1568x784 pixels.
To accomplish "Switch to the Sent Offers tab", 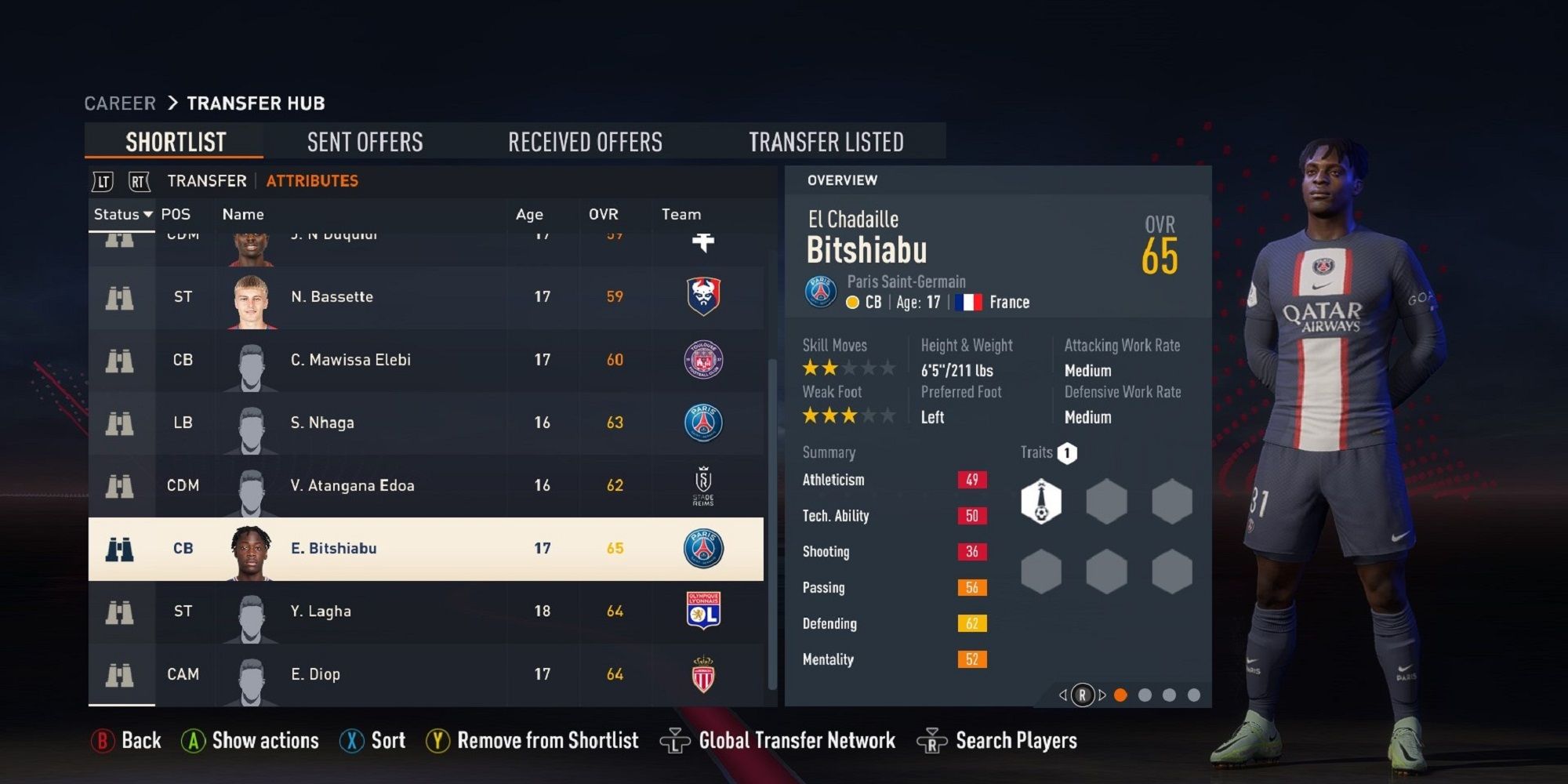I will coord(365,142).
